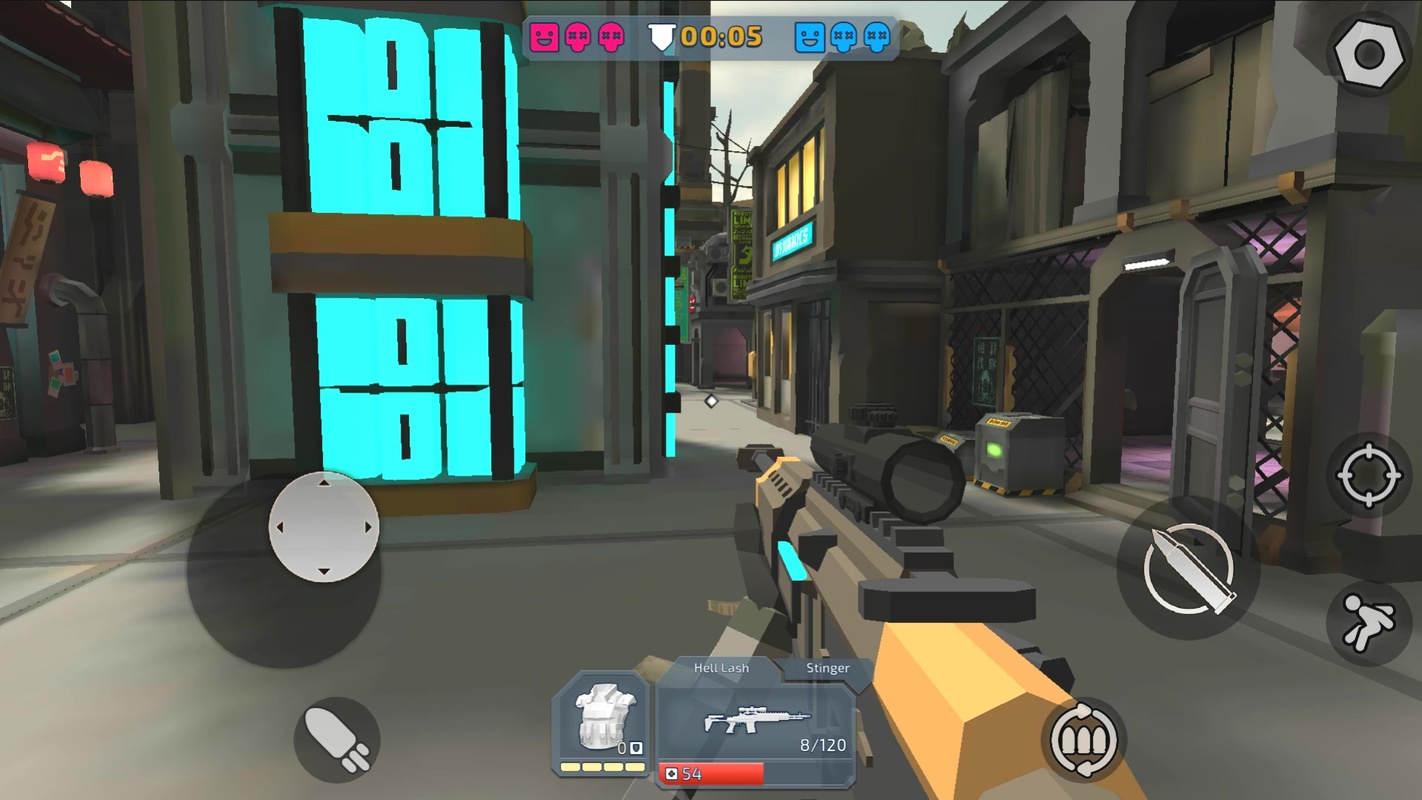Select the Hell Lash weapon tab
This screenshot has height=800, width=1422.
tap(721, 668)
